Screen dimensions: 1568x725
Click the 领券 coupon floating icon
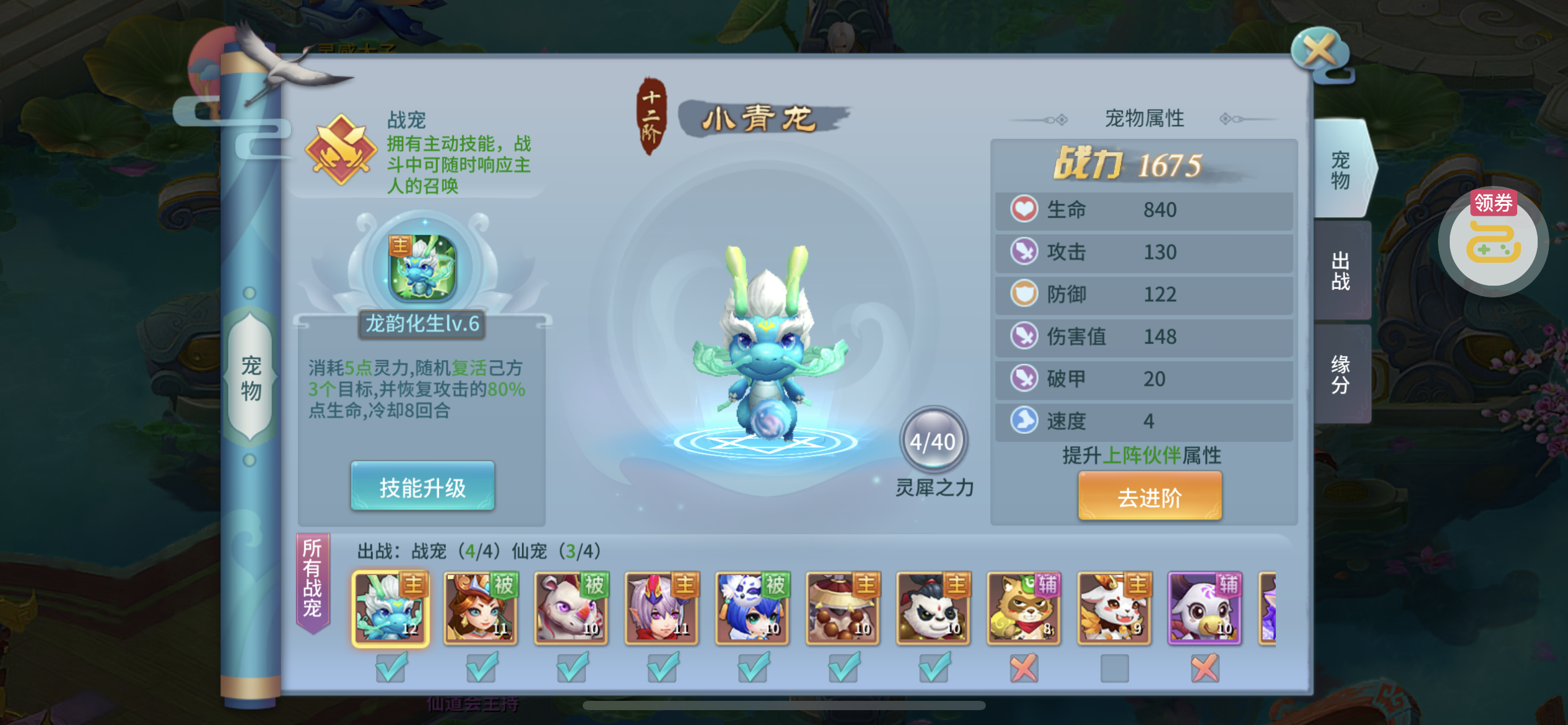1493,242
